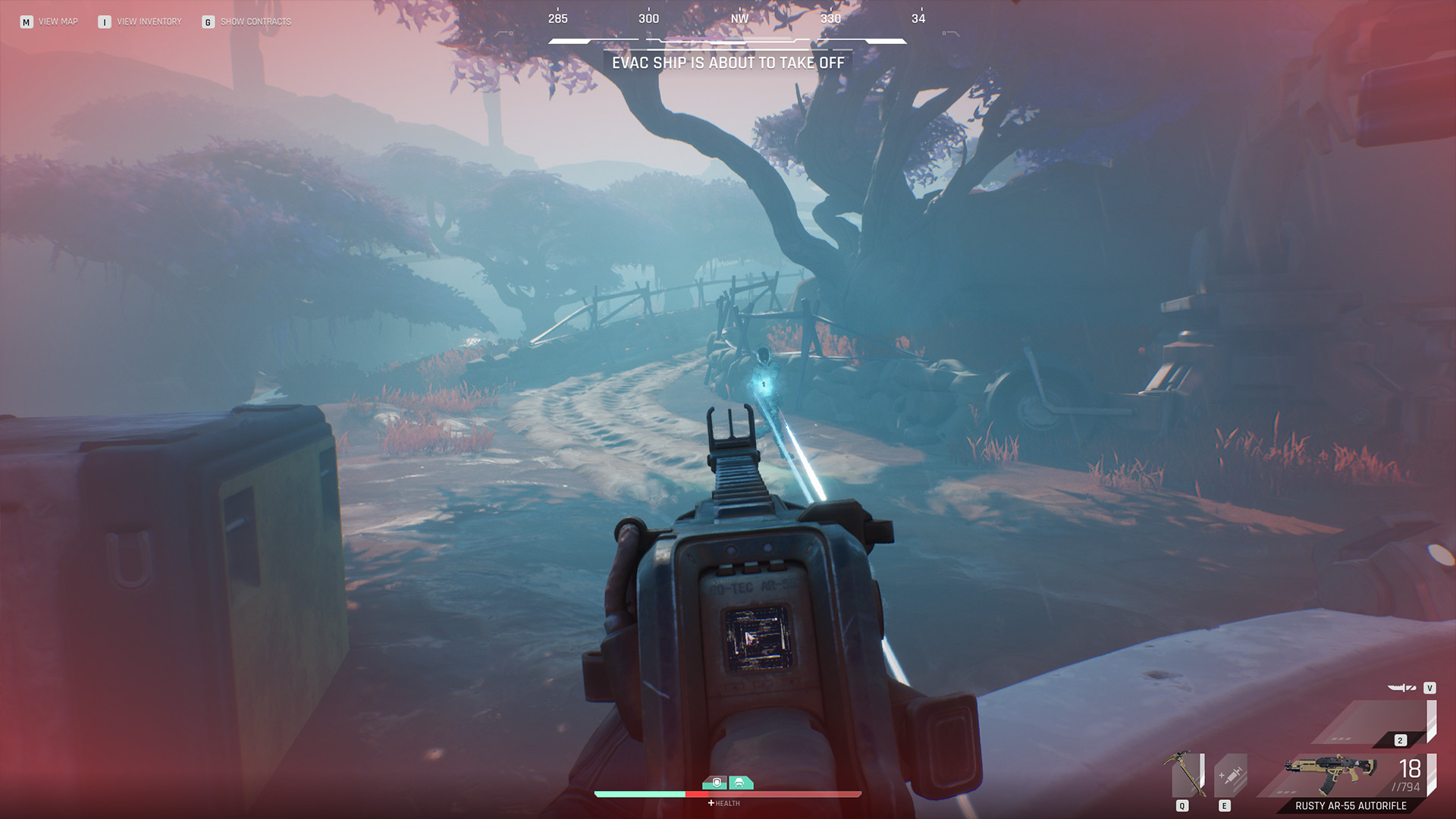1456x819 pixels.
Task: Click the helmet icon above the health bar
Action: (739, 782)
